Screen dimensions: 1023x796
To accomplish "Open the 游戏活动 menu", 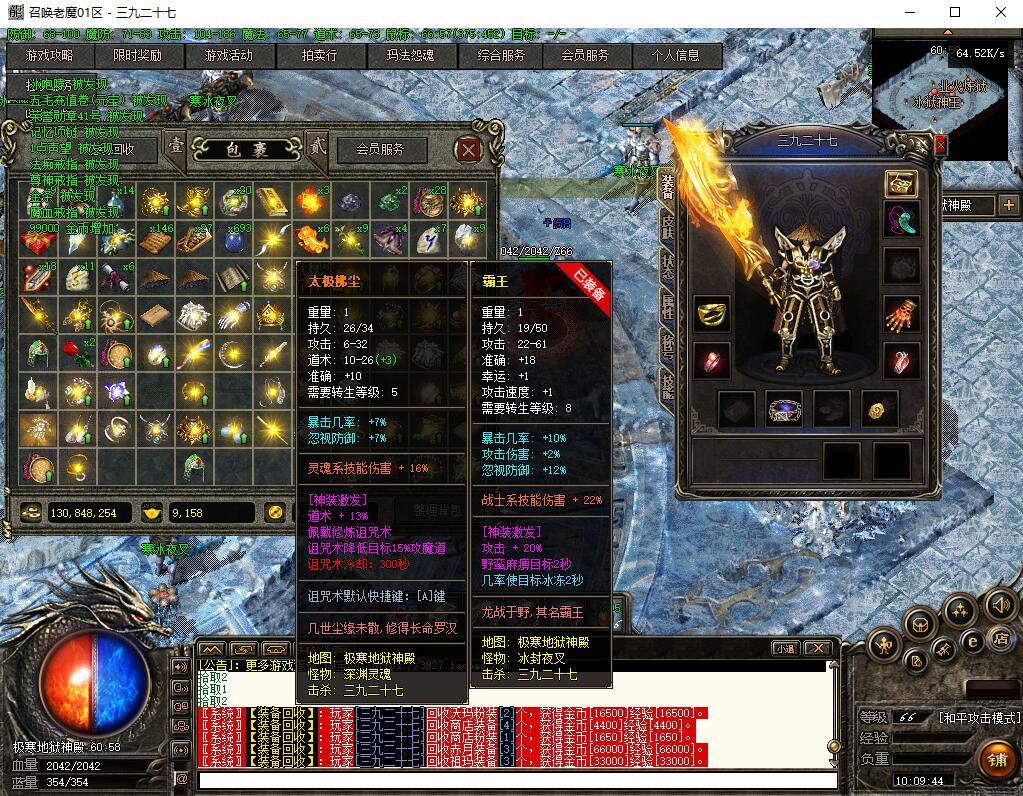I will [x=228, y=56].
